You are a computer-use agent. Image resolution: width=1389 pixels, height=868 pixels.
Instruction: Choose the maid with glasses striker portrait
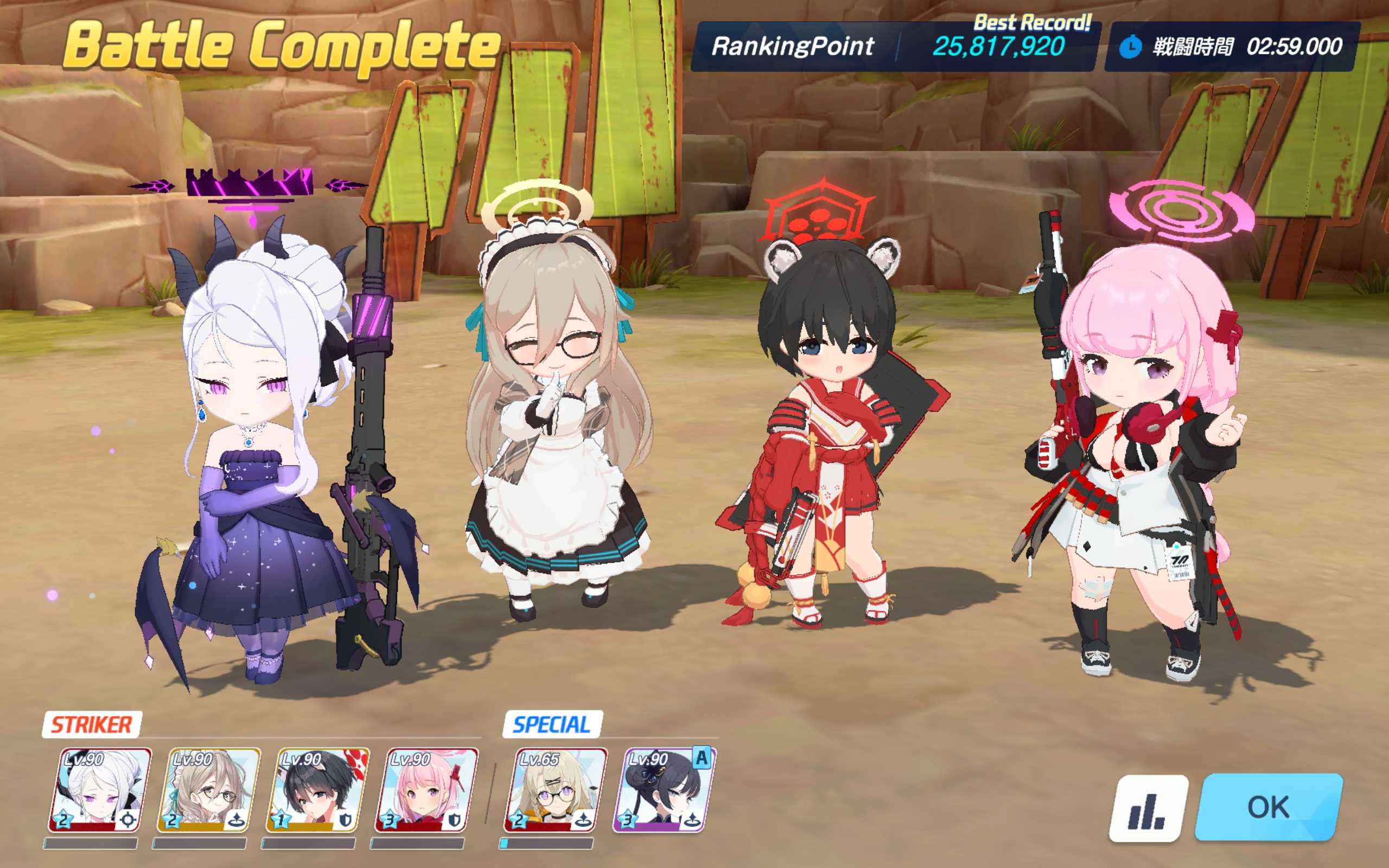[x=209, y=790]
